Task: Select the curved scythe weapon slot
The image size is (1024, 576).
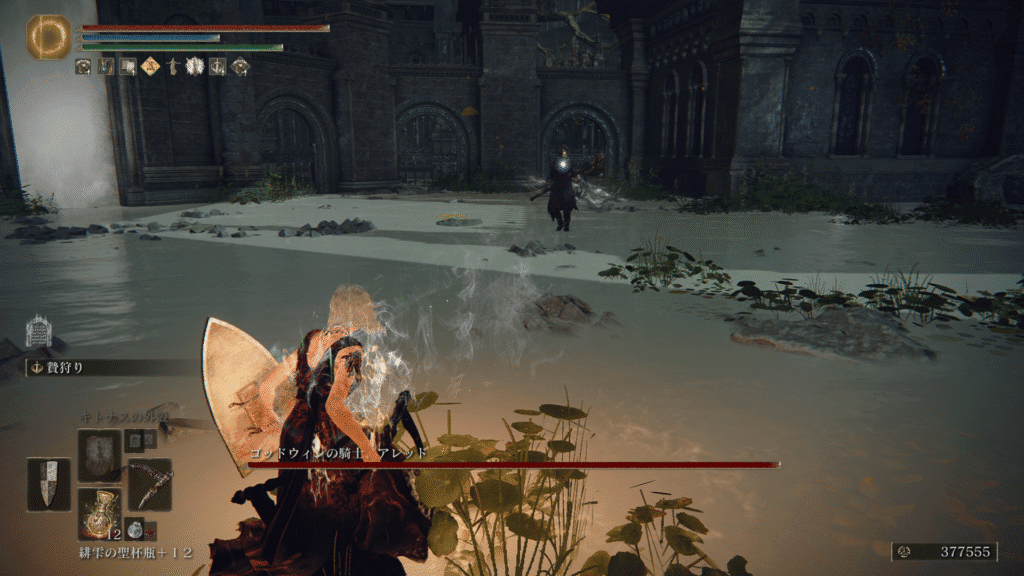Action: click(150, 484)
